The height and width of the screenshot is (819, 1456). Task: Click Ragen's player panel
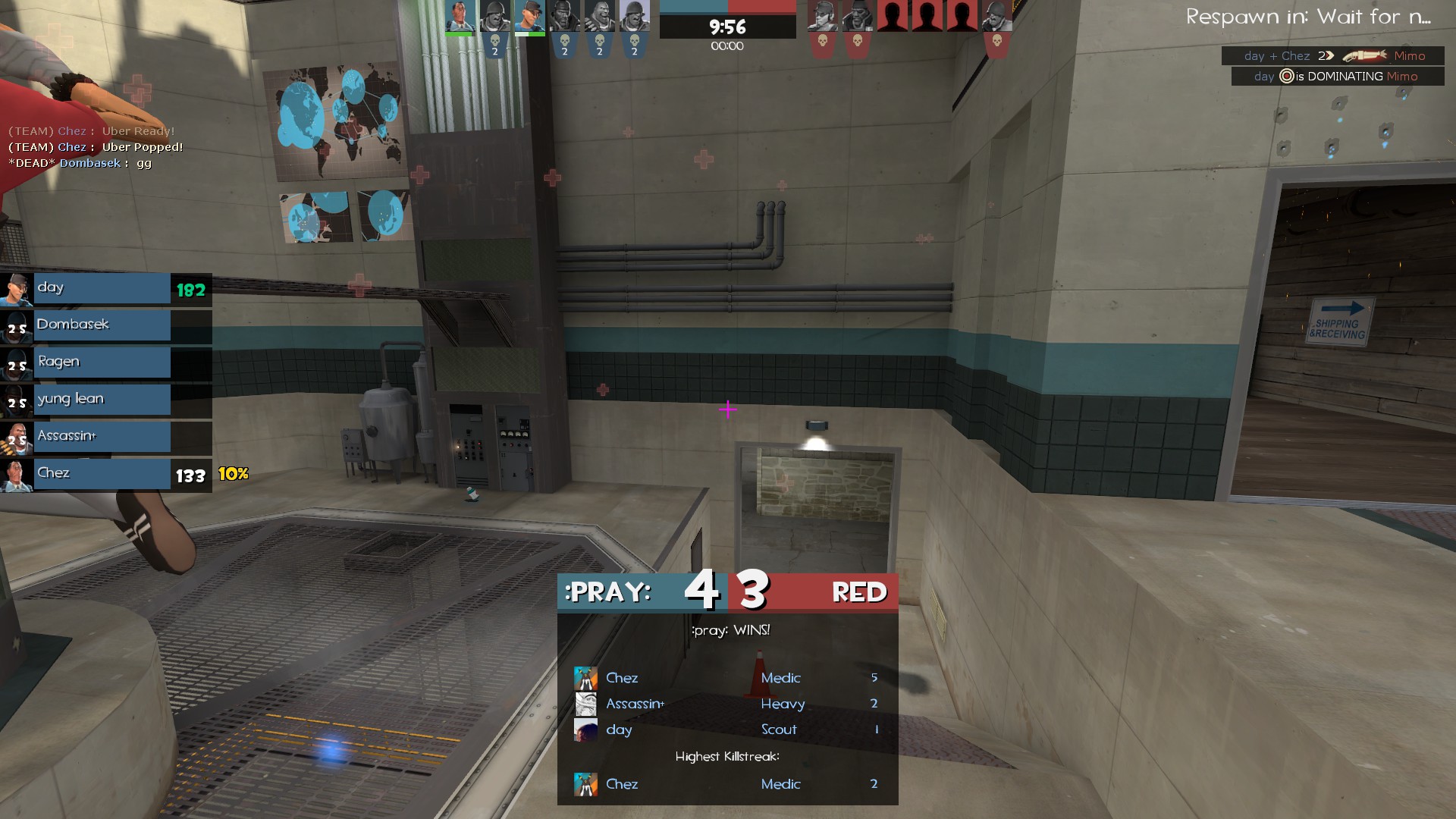click(x=102, y=362)
